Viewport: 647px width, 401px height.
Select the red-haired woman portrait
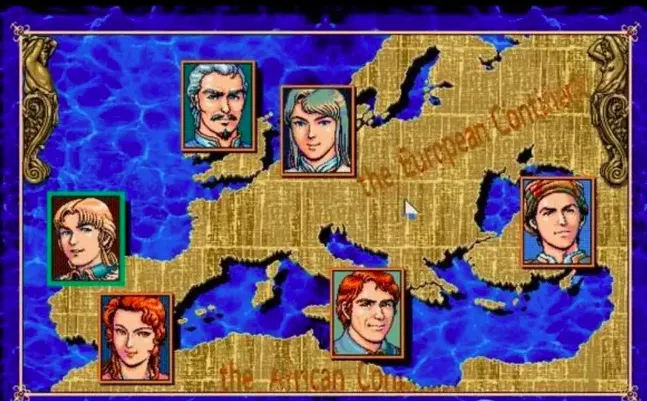(x=136, y=337)
